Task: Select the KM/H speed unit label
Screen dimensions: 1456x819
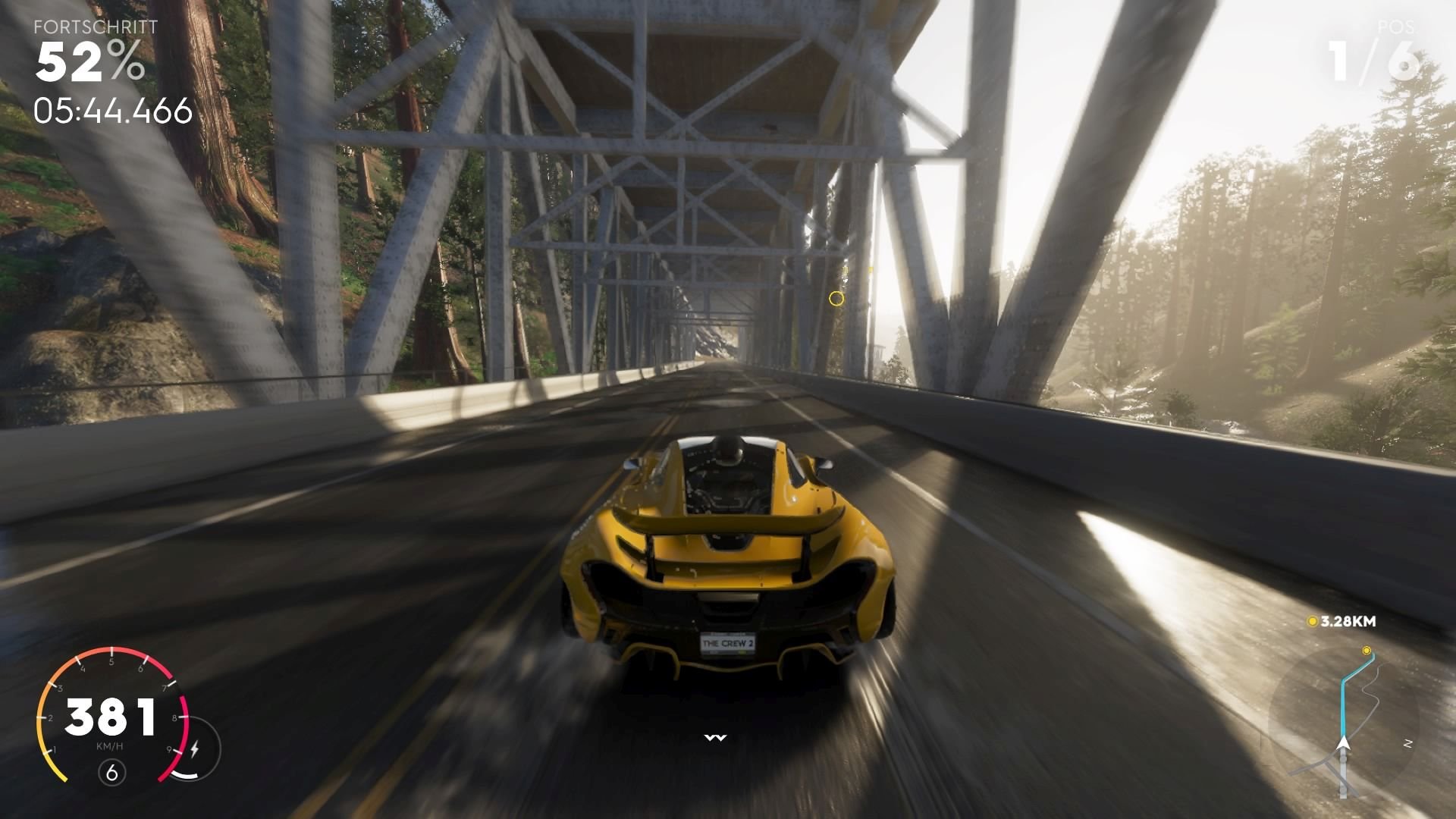Action: tap(111, 745)
